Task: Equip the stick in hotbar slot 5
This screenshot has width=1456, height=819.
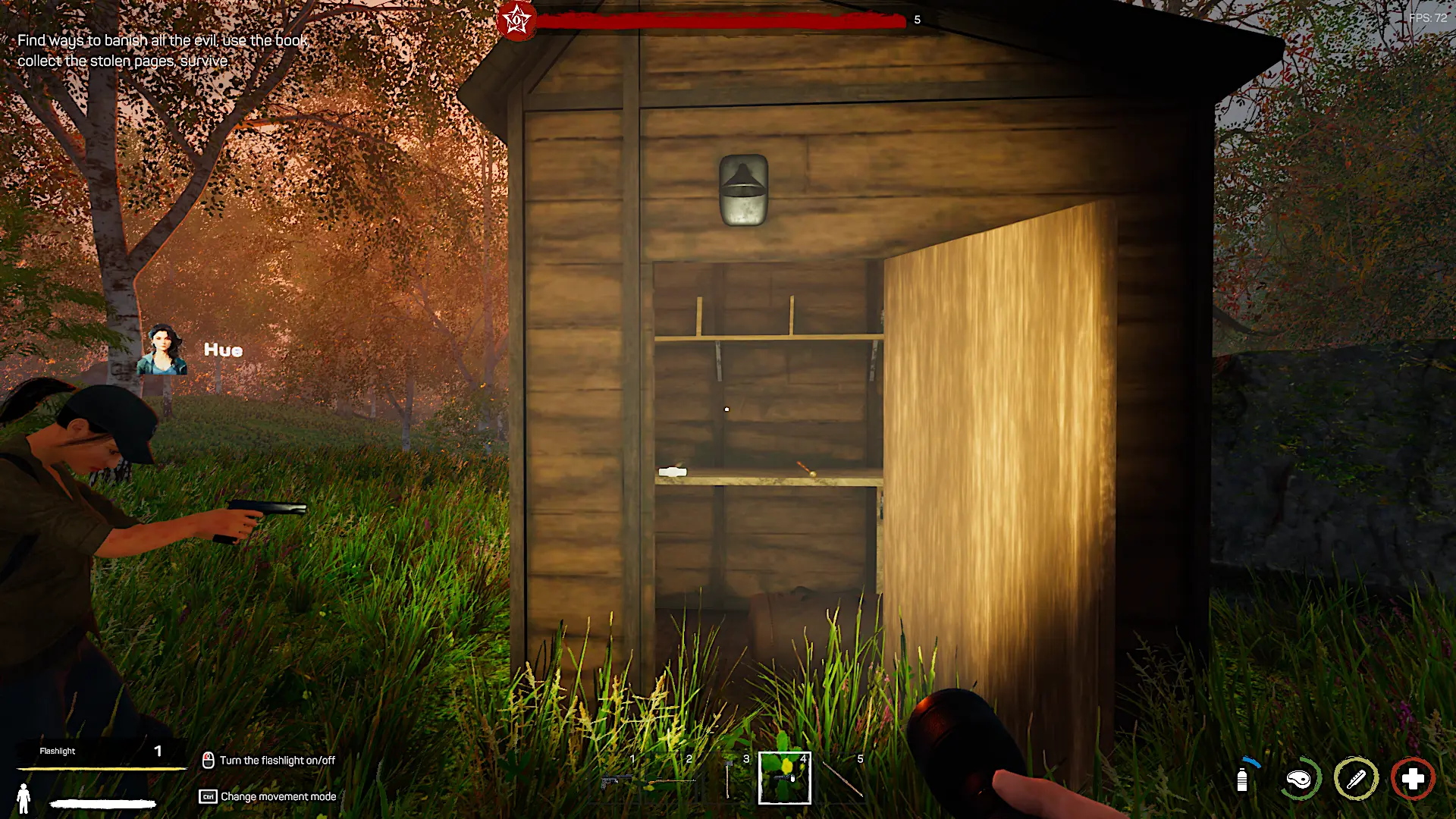Action: [842, 780]
